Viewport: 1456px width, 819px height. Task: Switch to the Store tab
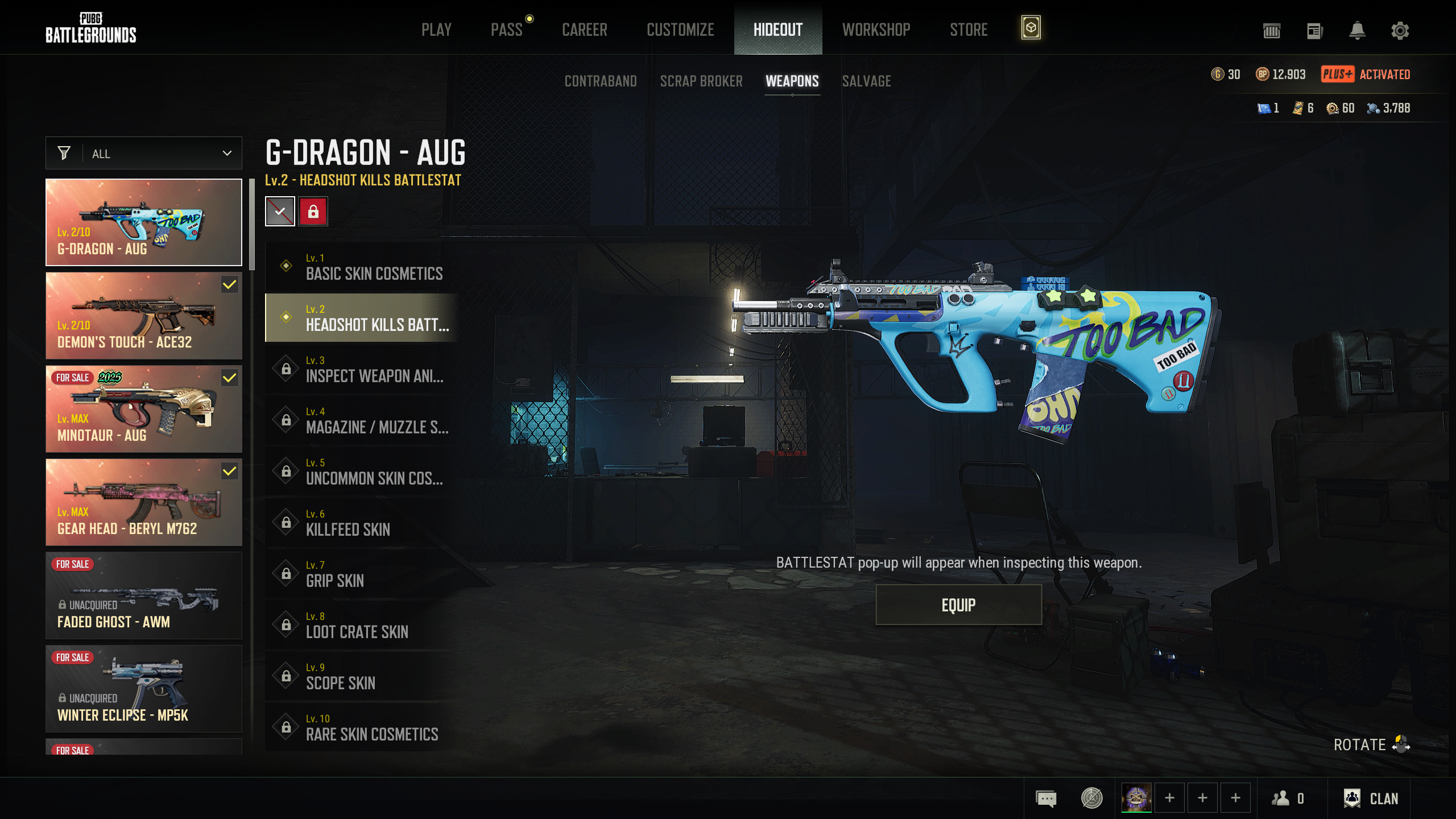[969, 30]
